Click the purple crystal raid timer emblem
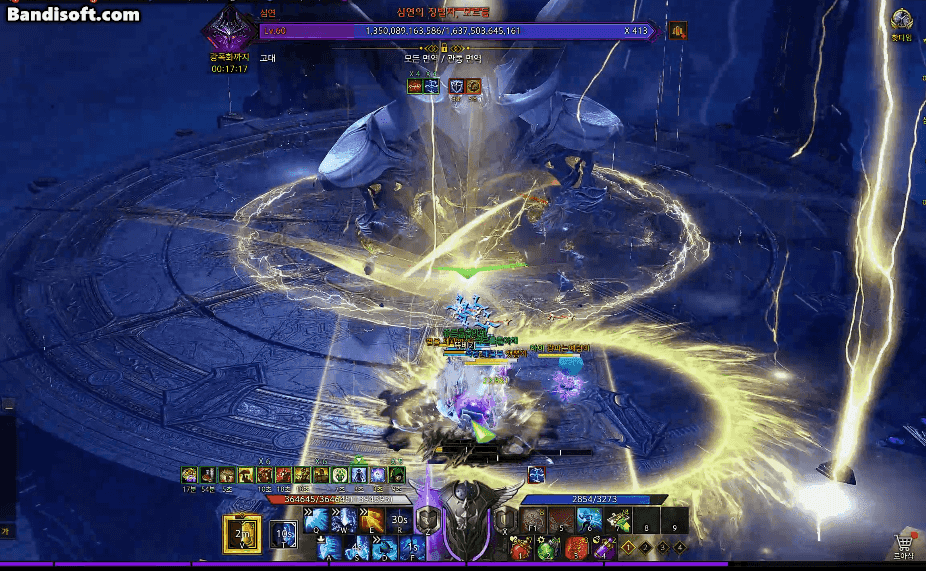Viewport: 926px width, 571px height. point(228,37)
